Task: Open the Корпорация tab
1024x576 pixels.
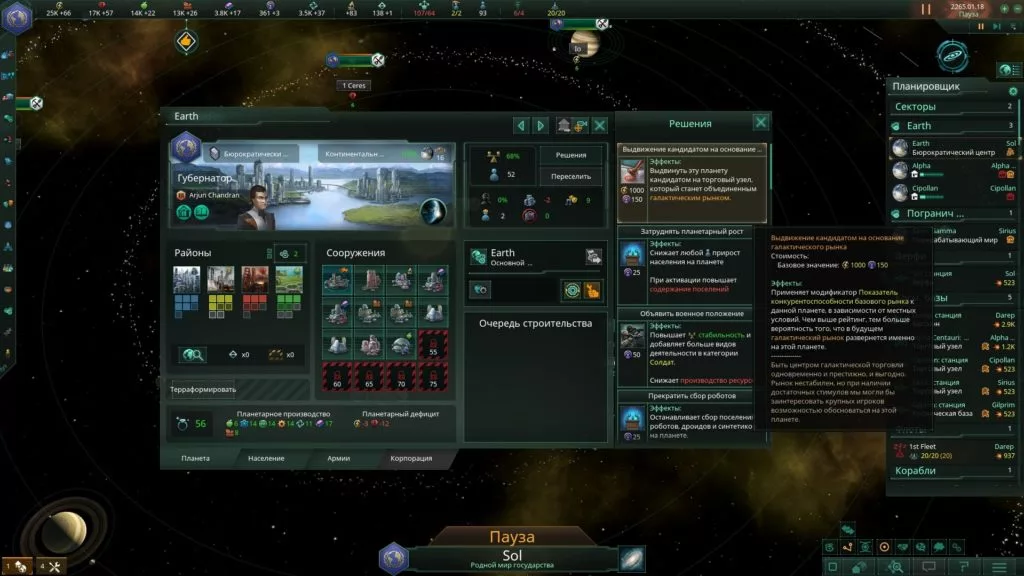Action: [x=411, y=458]
